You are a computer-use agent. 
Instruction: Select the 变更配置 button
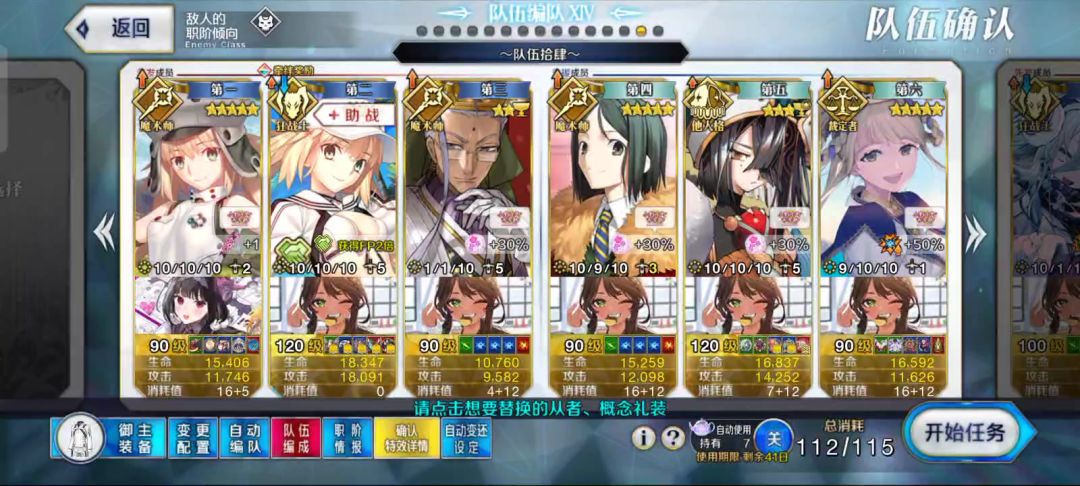click(191, 438)
